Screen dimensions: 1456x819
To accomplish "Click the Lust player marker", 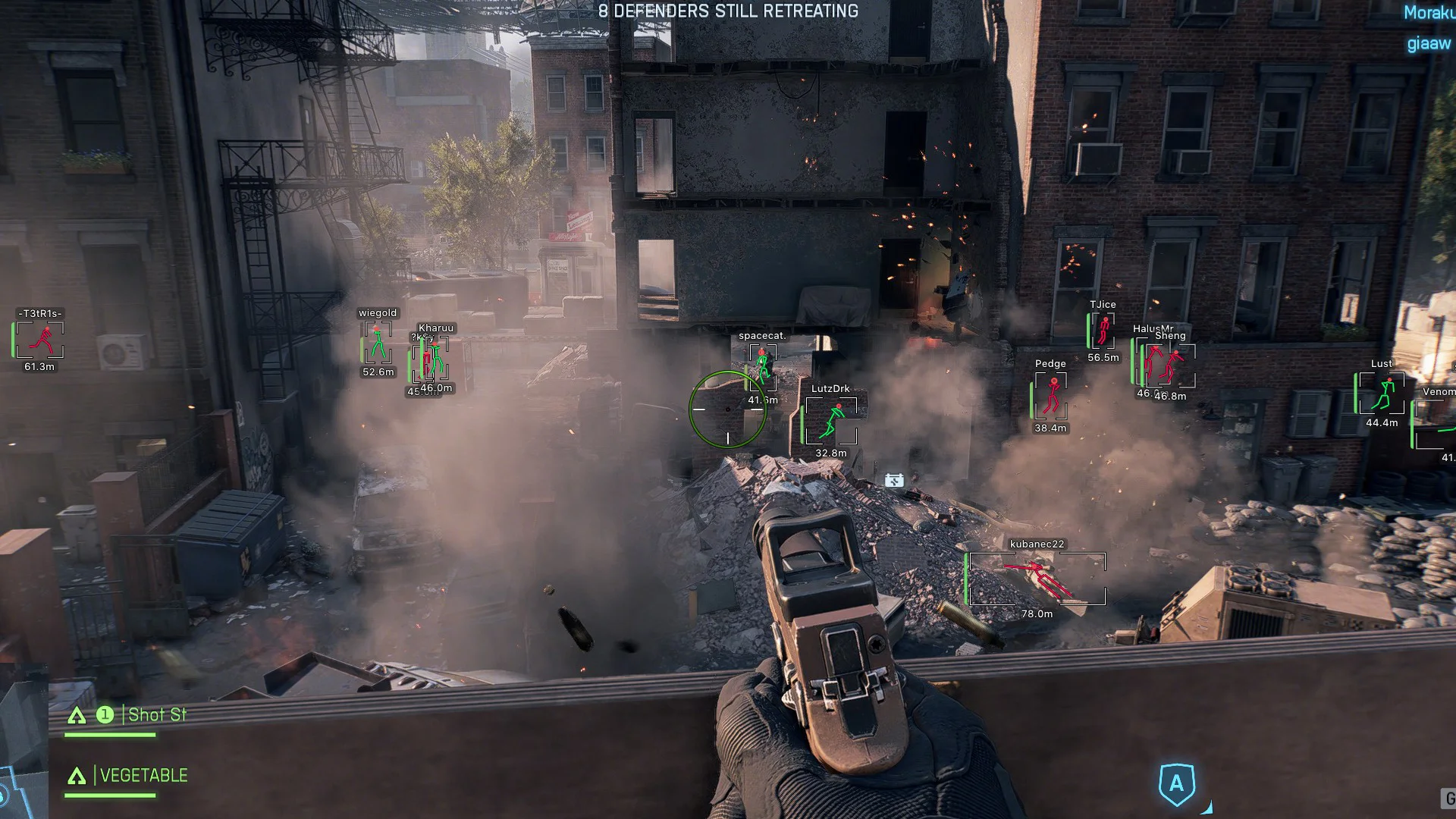I will 1382,393.
